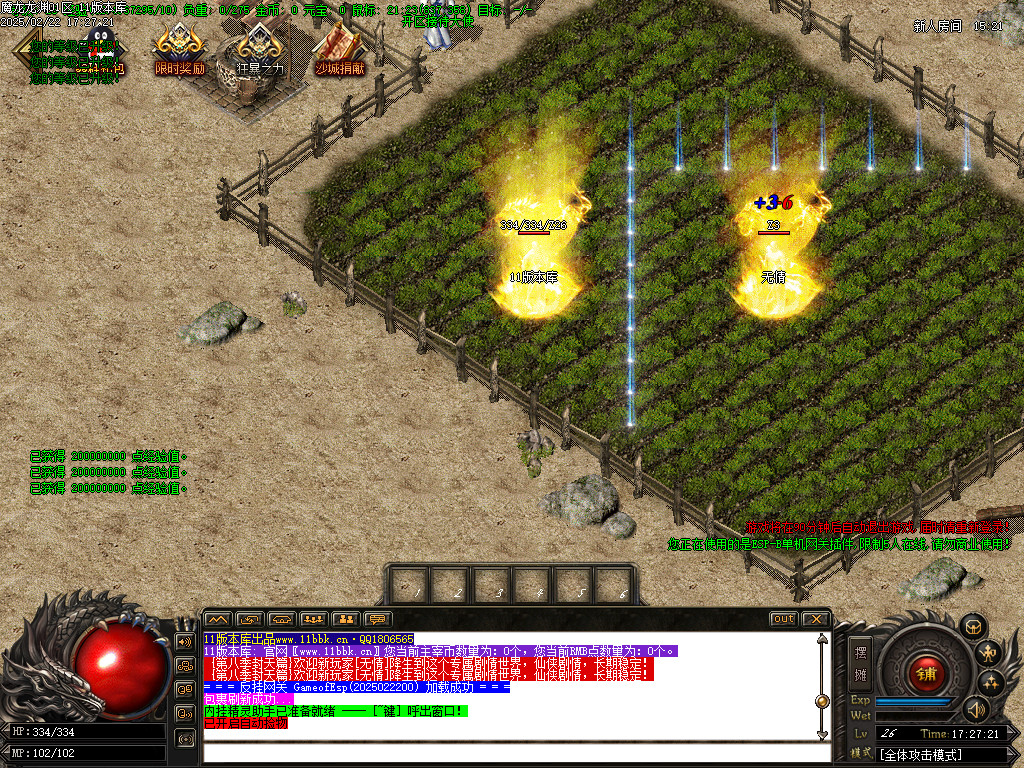
Task: Open the skills sparkle icon
Action: [991, 683]
